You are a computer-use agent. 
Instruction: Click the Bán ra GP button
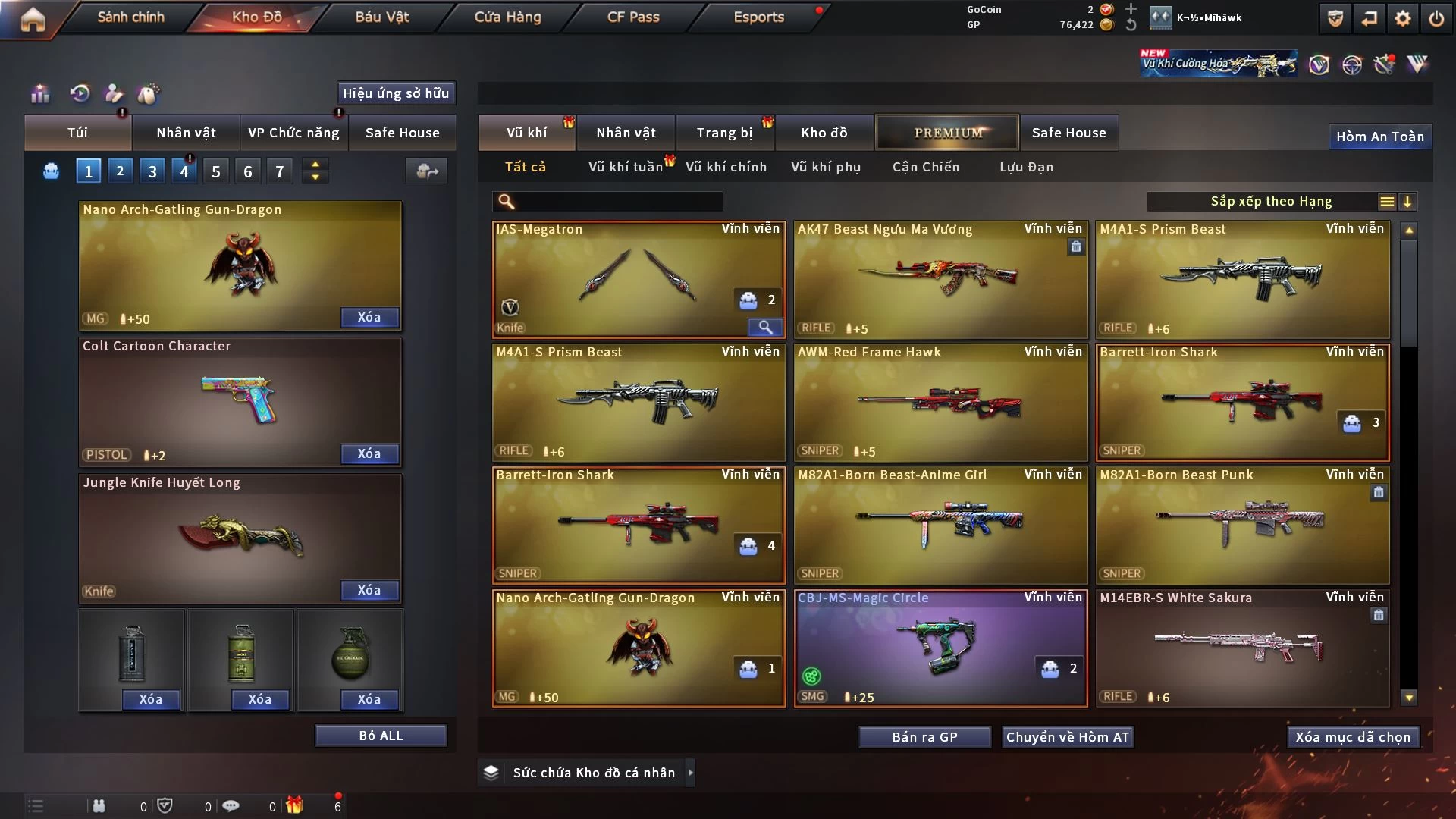[924, 737]
